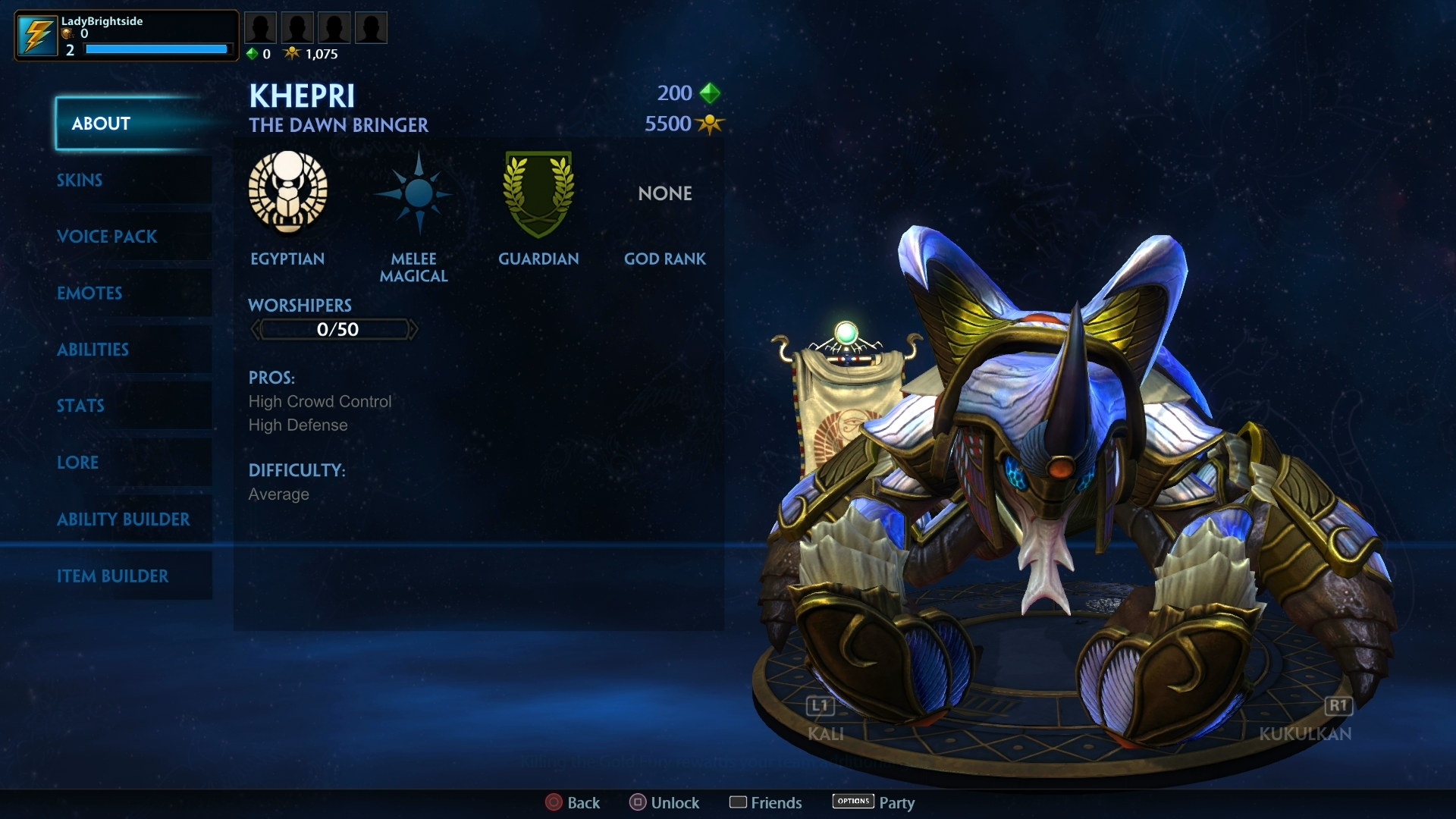Open the Guardian class wreath icon
The width and height of the screenshot is (1456, 819).
pos(538,193)
